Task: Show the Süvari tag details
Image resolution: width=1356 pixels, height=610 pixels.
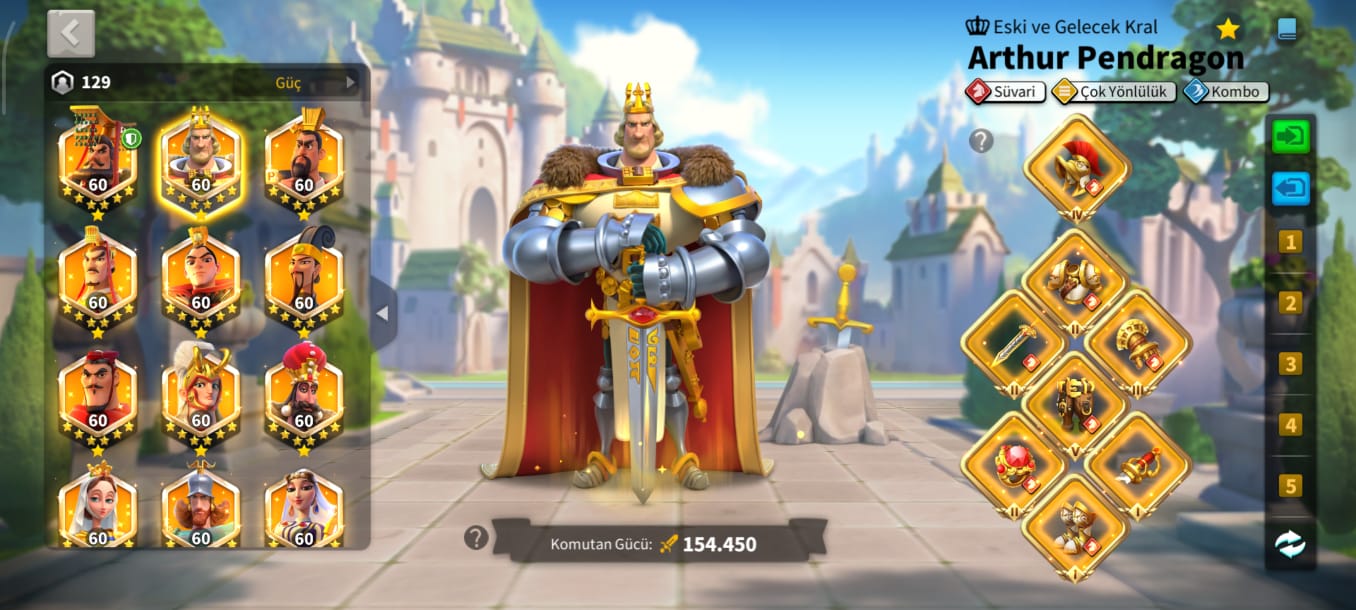Action: point(1006,92)
